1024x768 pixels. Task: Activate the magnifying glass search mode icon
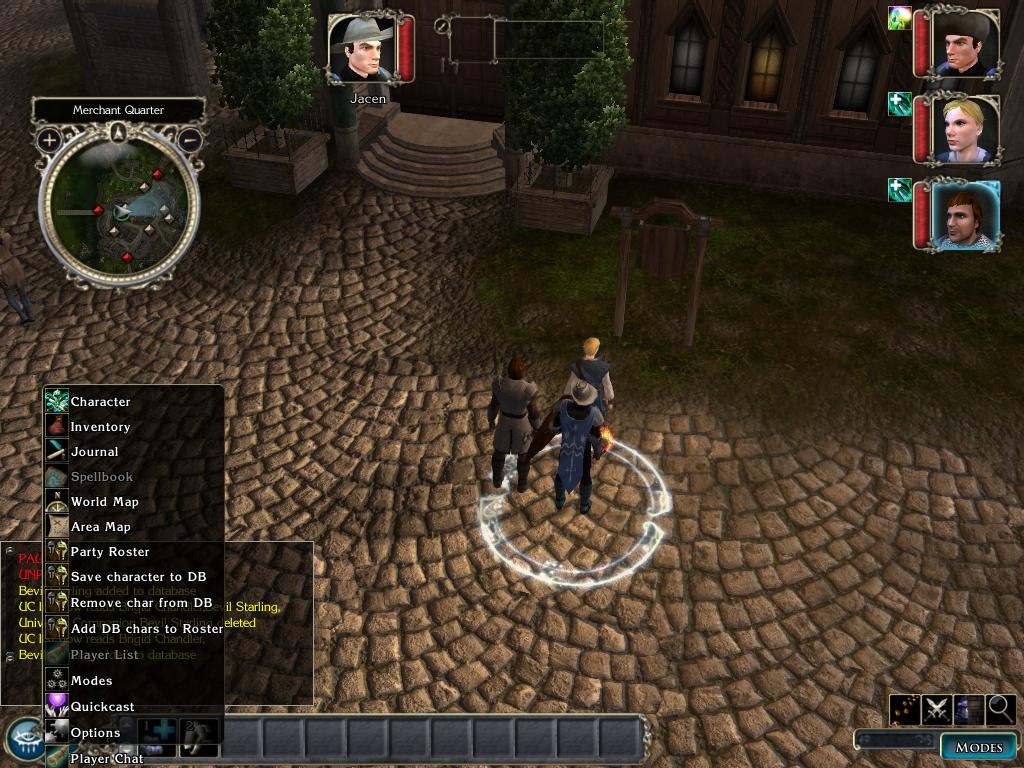[x=1000, y=709]
